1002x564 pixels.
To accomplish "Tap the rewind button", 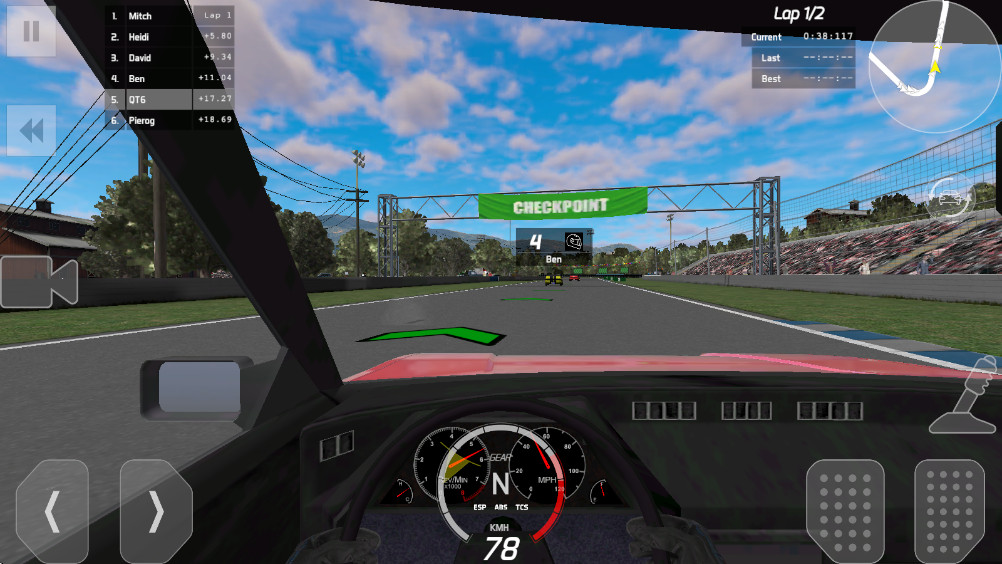I will (31, 130).
